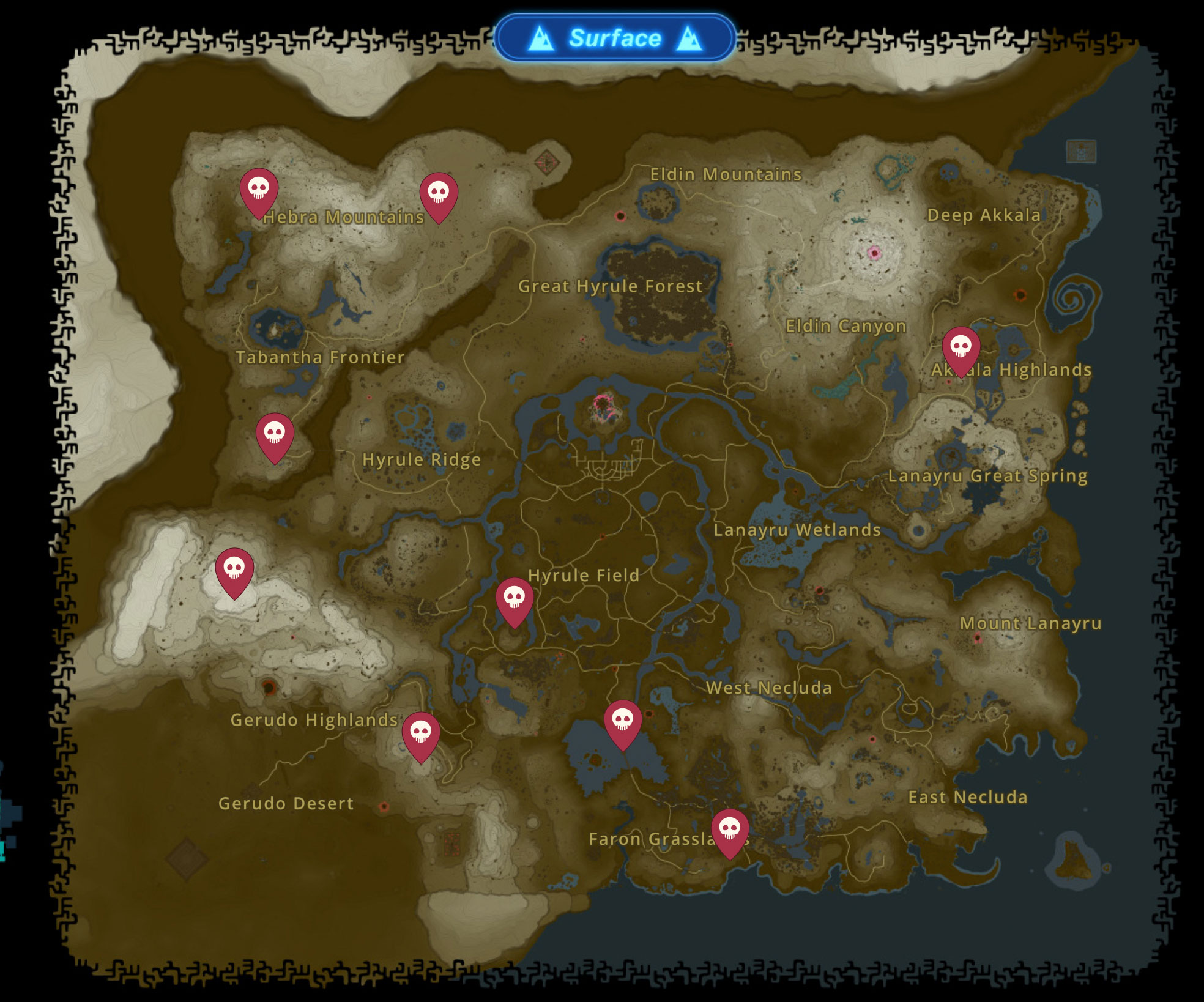Click the Deep Akkala region label

coord(984,215)
